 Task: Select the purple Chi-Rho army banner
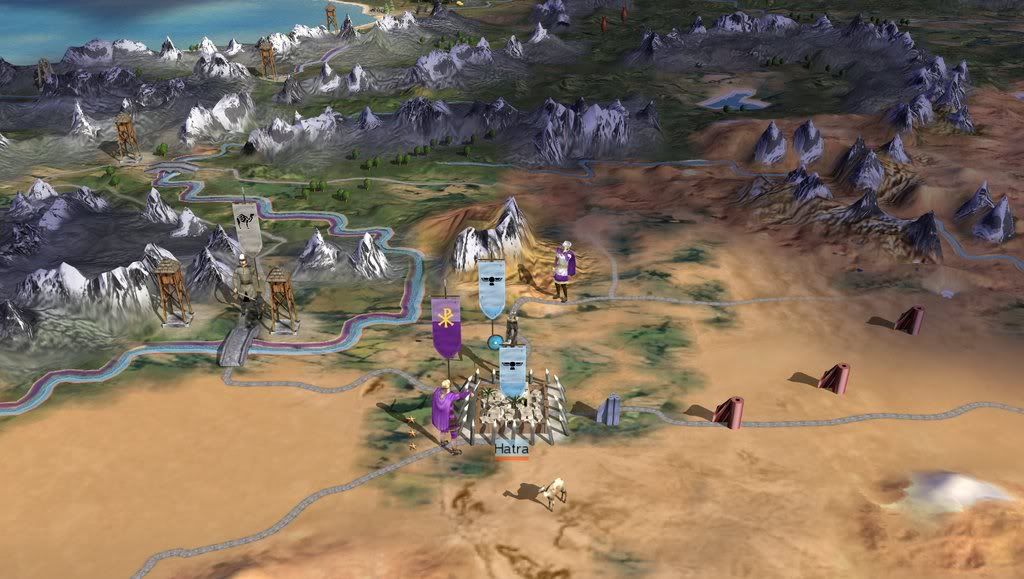[446, 326]
